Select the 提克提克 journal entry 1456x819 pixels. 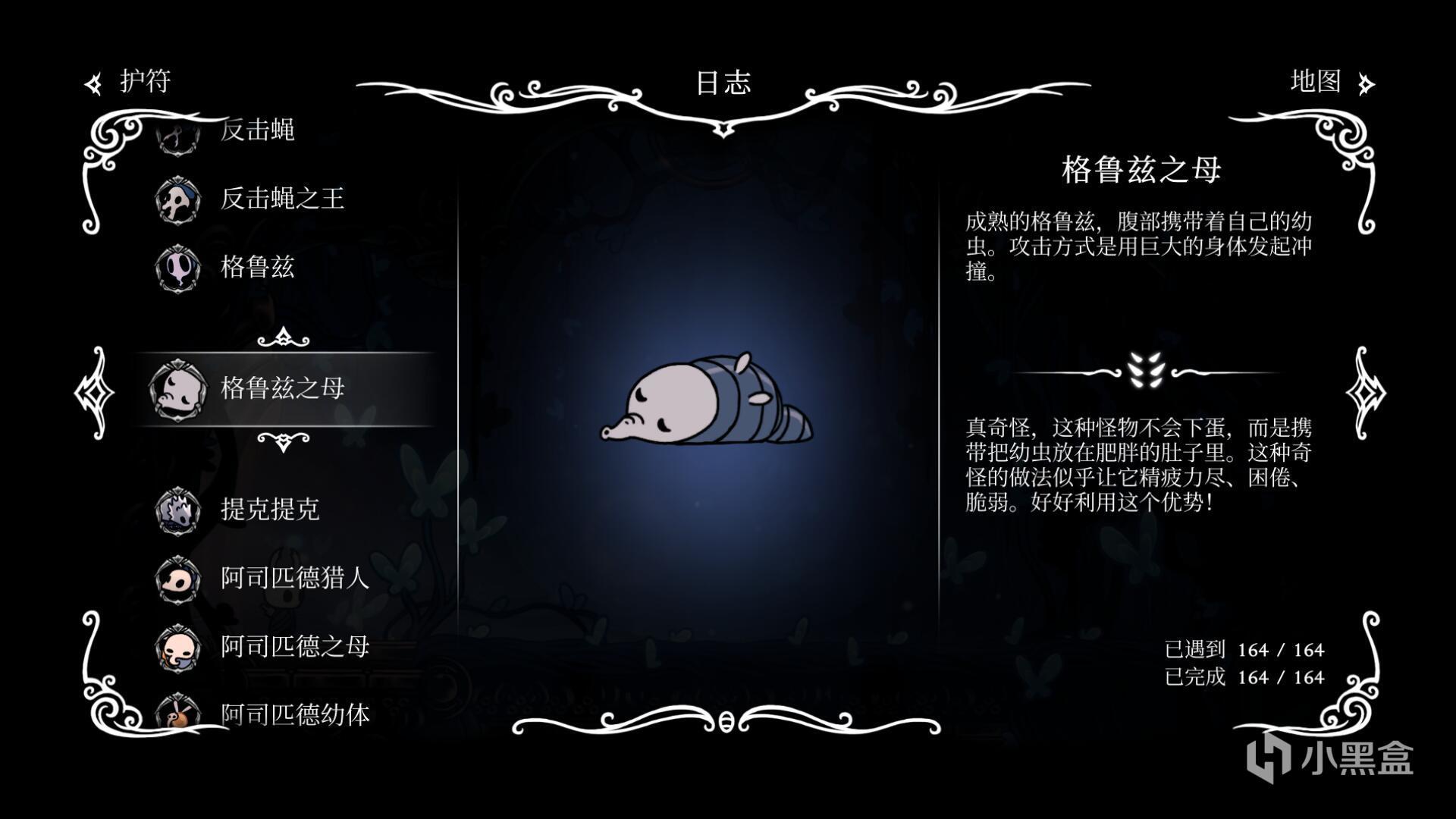click(269, 510)
